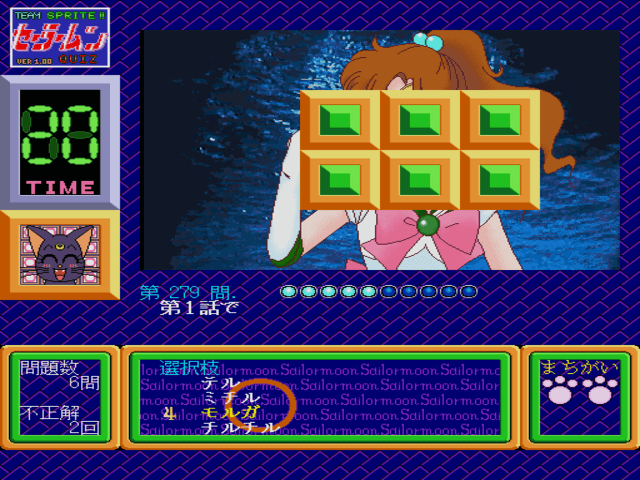Pick the highlighted answer モルガ
Image resolution: width=640 pixels, height=480 pixels.
click(x=230, y=412)
